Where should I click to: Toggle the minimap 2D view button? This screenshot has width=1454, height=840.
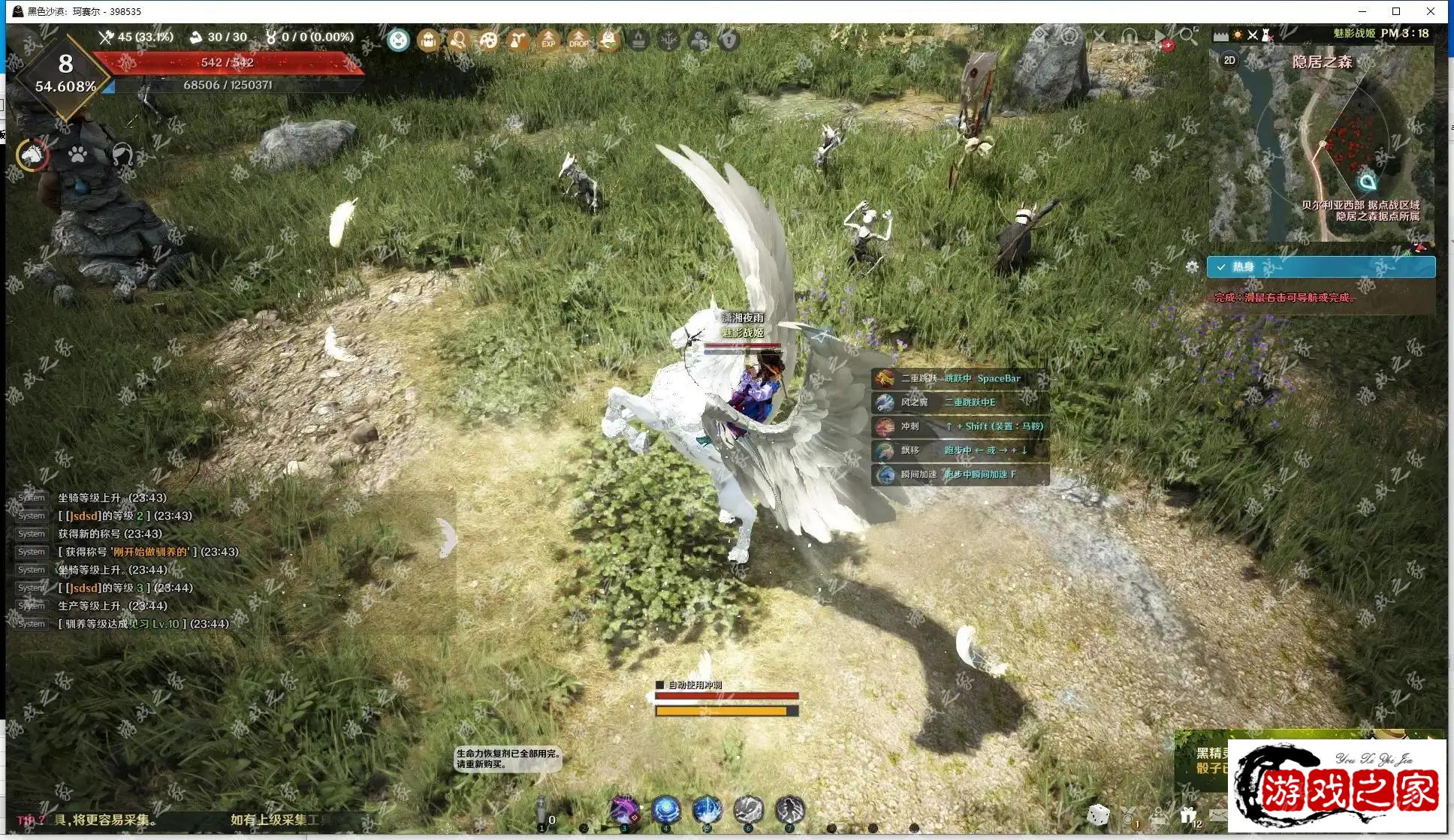pyautogui.click(x=1229, y=60)
